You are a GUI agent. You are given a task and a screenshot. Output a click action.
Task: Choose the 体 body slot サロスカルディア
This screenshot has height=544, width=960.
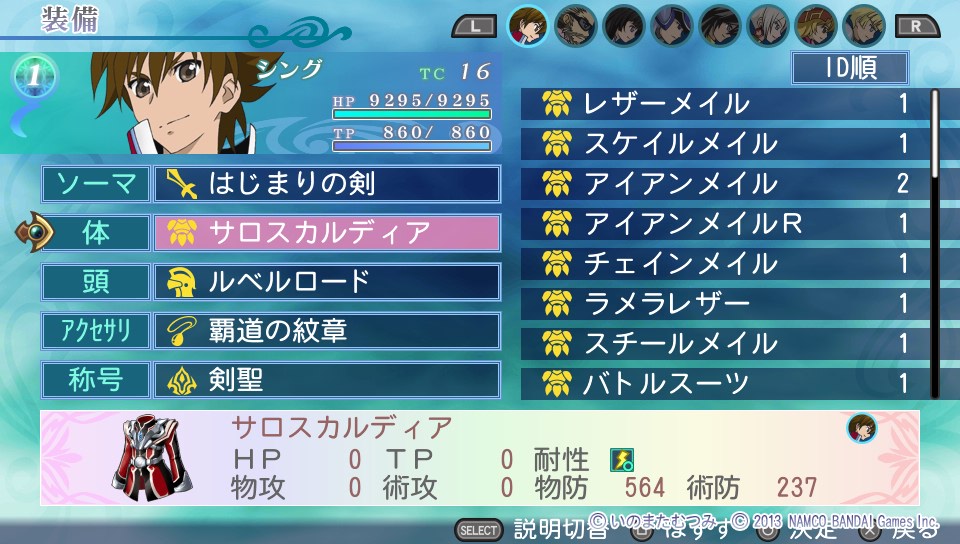[326, 233]
